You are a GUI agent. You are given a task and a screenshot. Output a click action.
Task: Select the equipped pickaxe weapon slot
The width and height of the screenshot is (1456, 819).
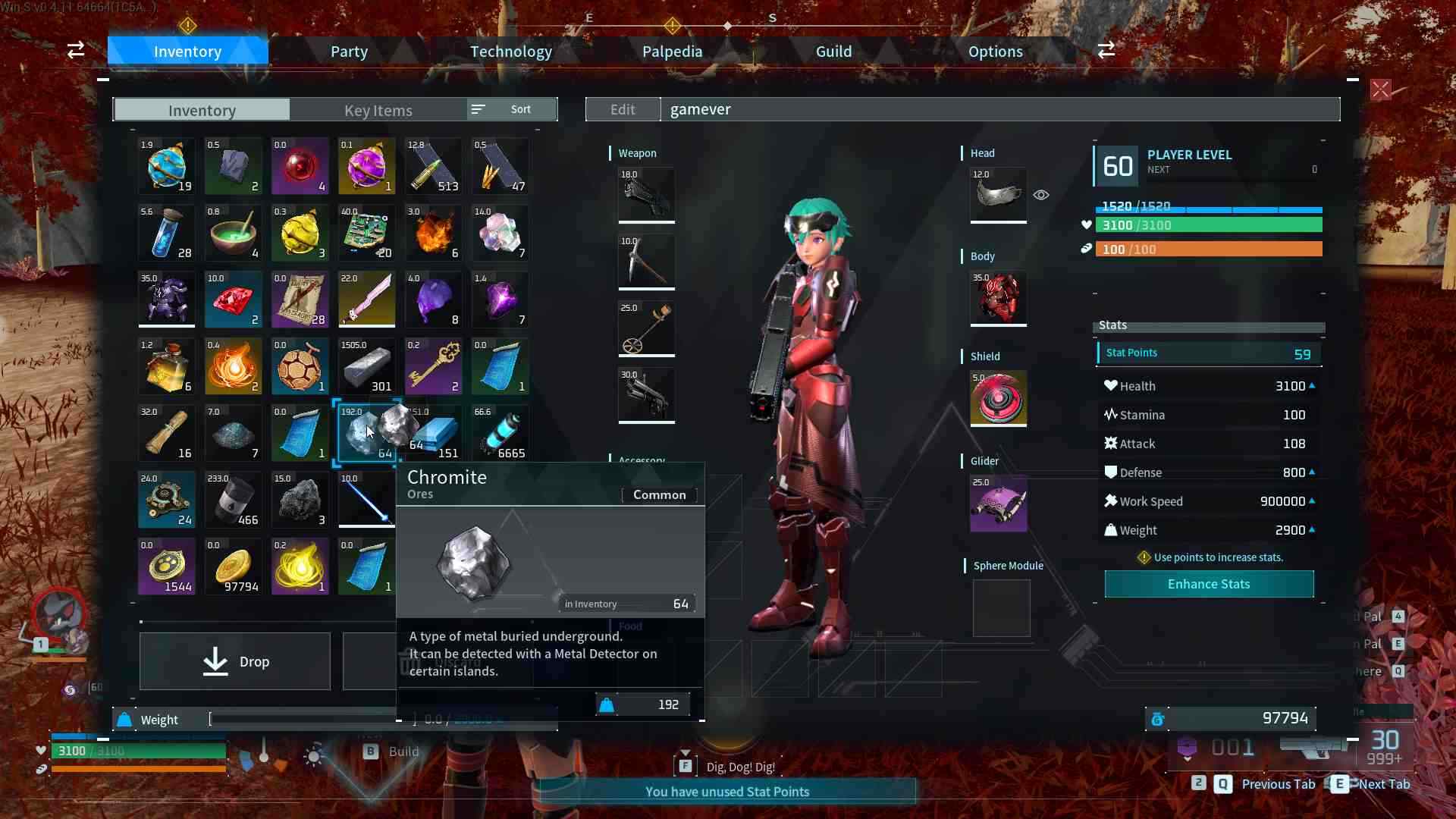[645, 262]
